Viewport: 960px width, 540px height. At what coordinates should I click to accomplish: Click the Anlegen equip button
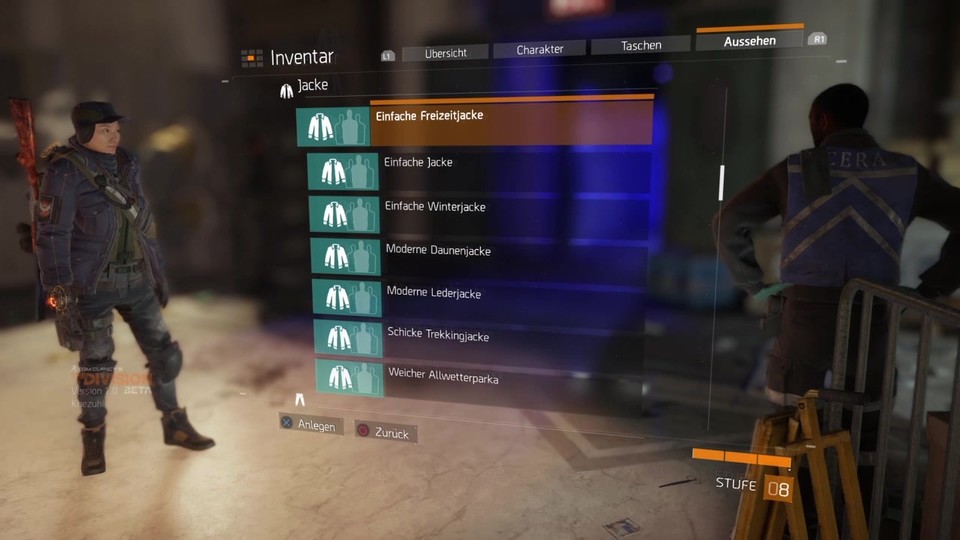[x=312, y=425]
